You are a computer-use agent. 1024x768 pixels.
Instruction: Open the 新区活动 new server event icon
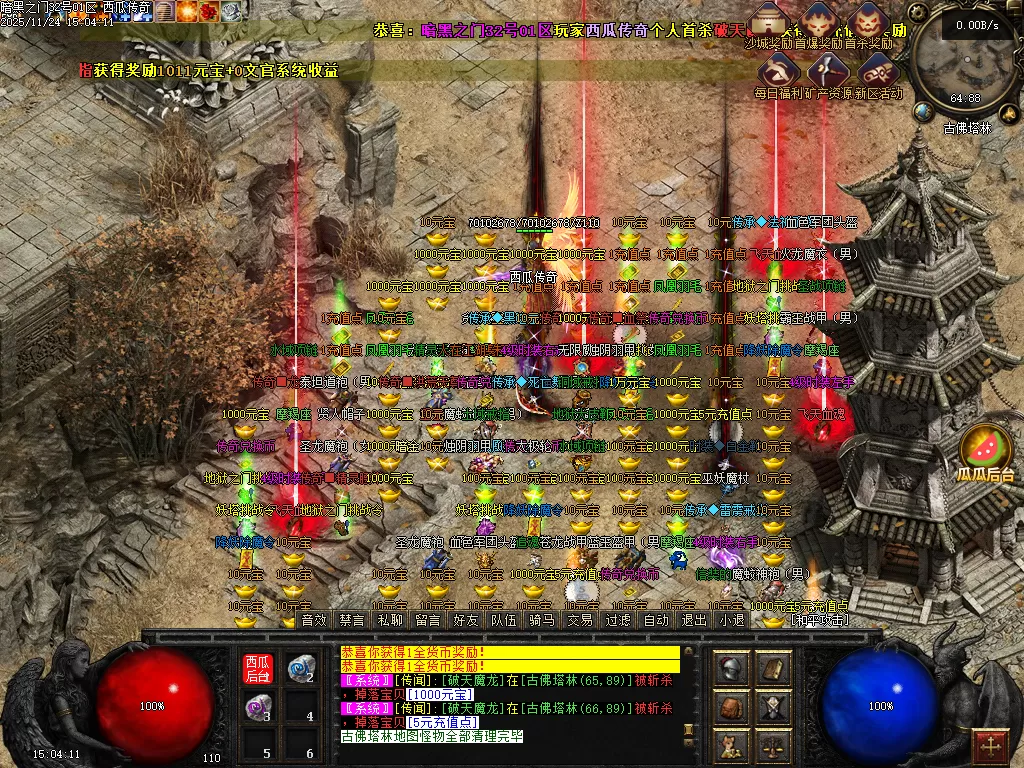(x=877, y=71)
